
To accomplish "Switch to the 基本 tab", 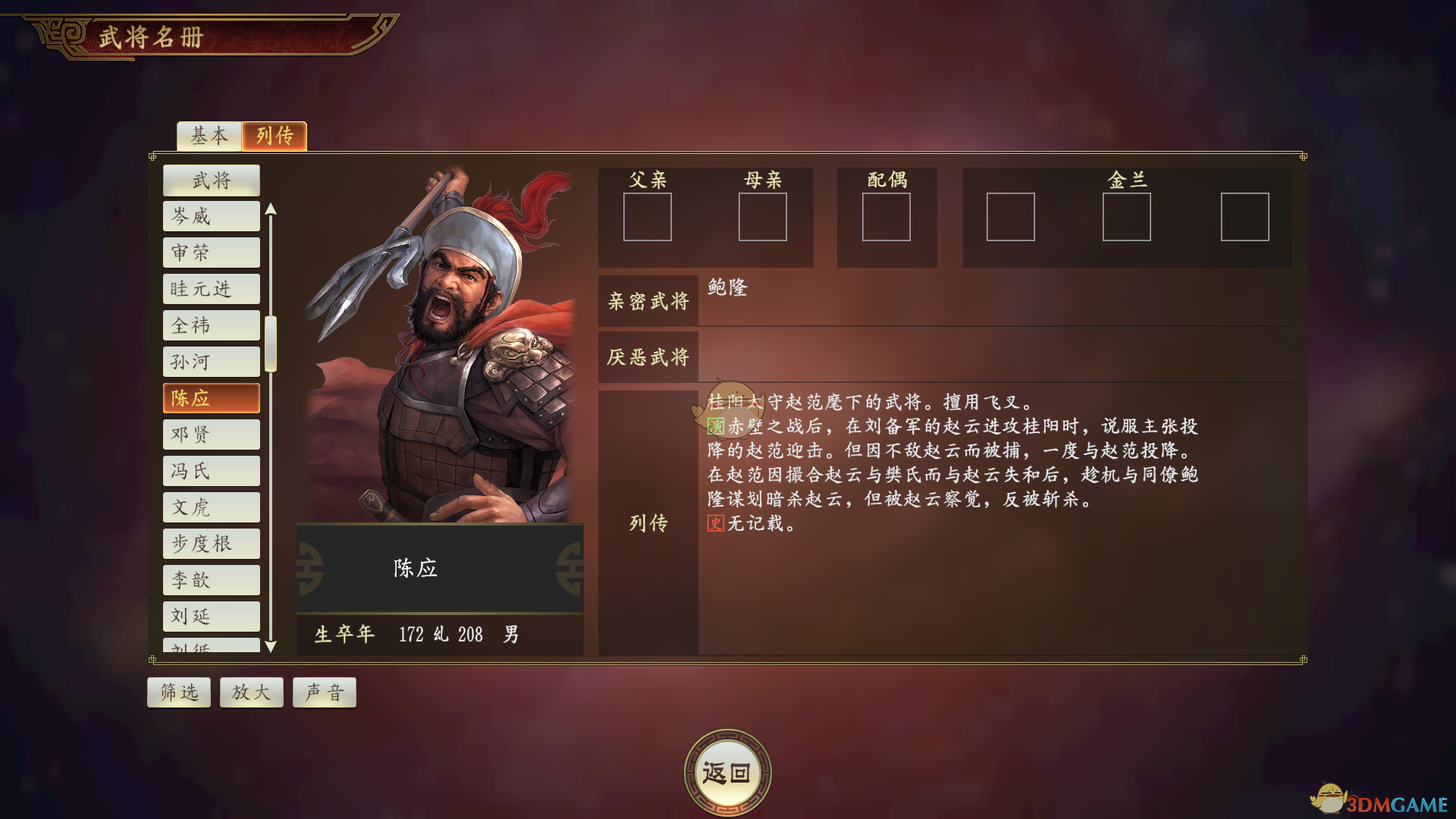I will coord(208,136).
